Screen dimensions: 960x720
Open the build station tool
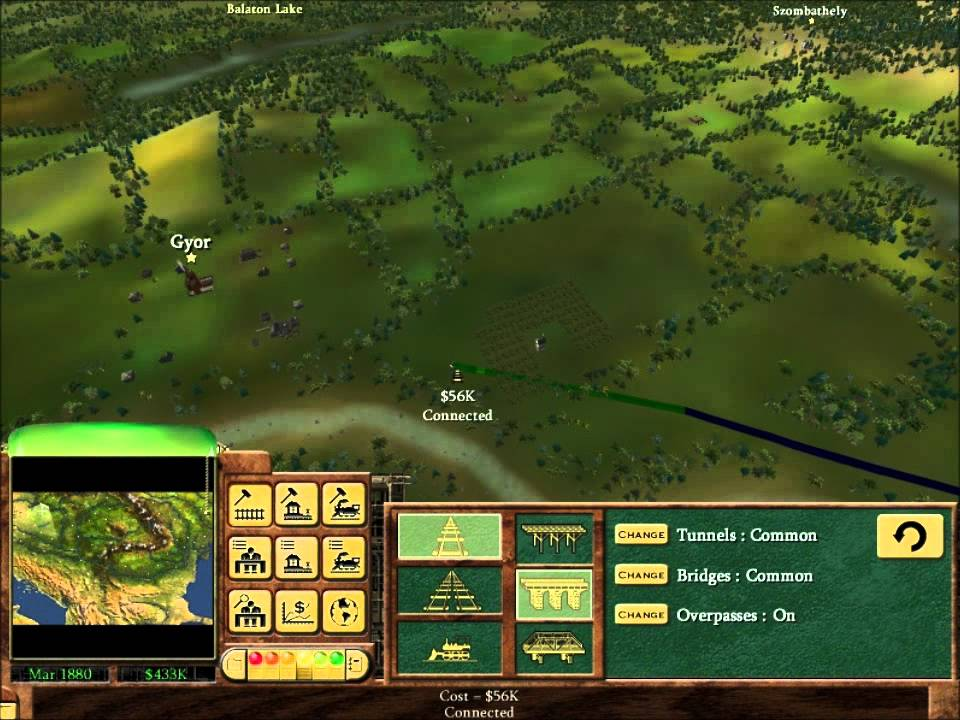[296, 504]
